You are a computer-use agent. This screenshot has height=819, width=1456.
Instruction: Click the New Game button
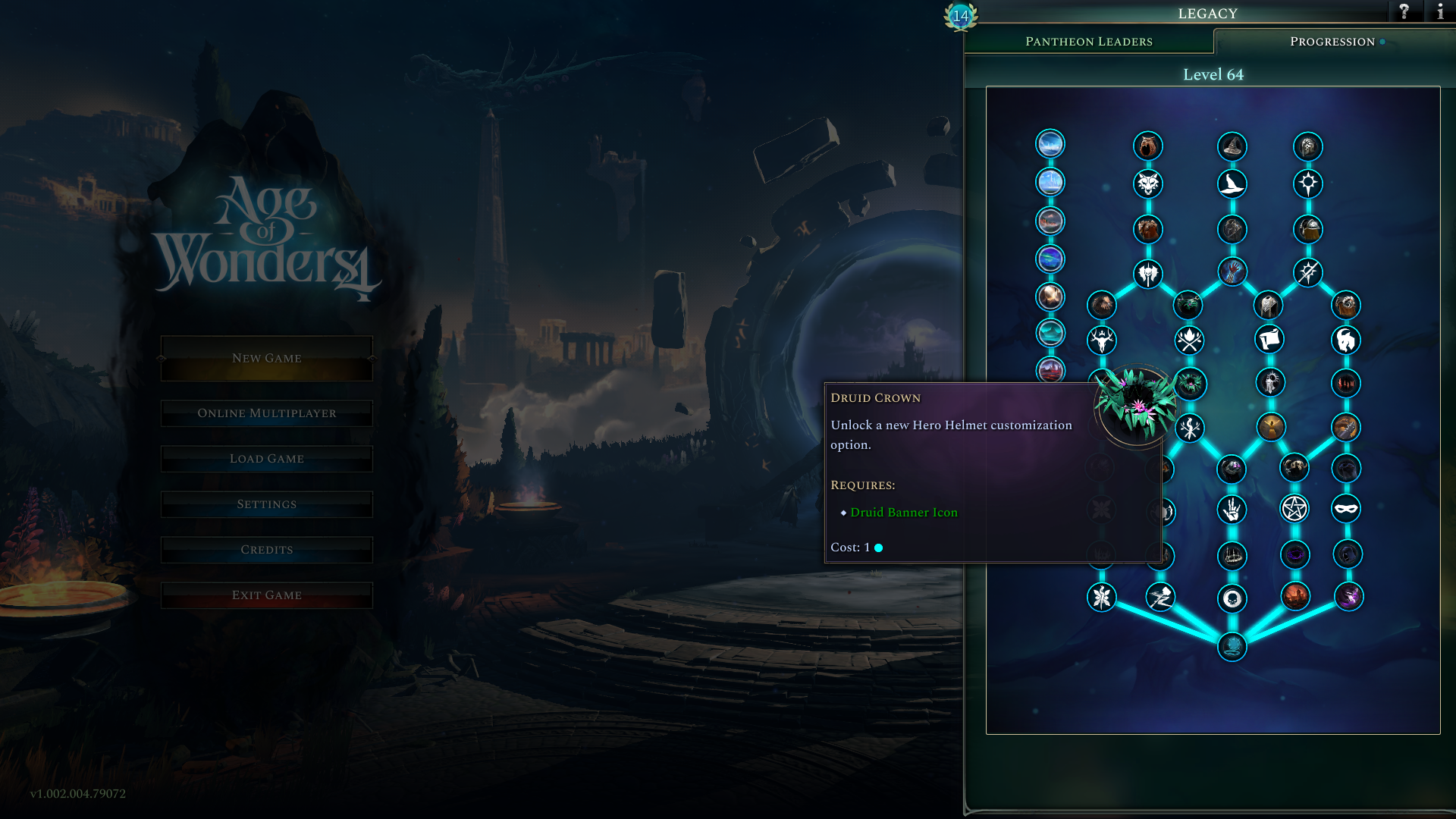point(266,357)
